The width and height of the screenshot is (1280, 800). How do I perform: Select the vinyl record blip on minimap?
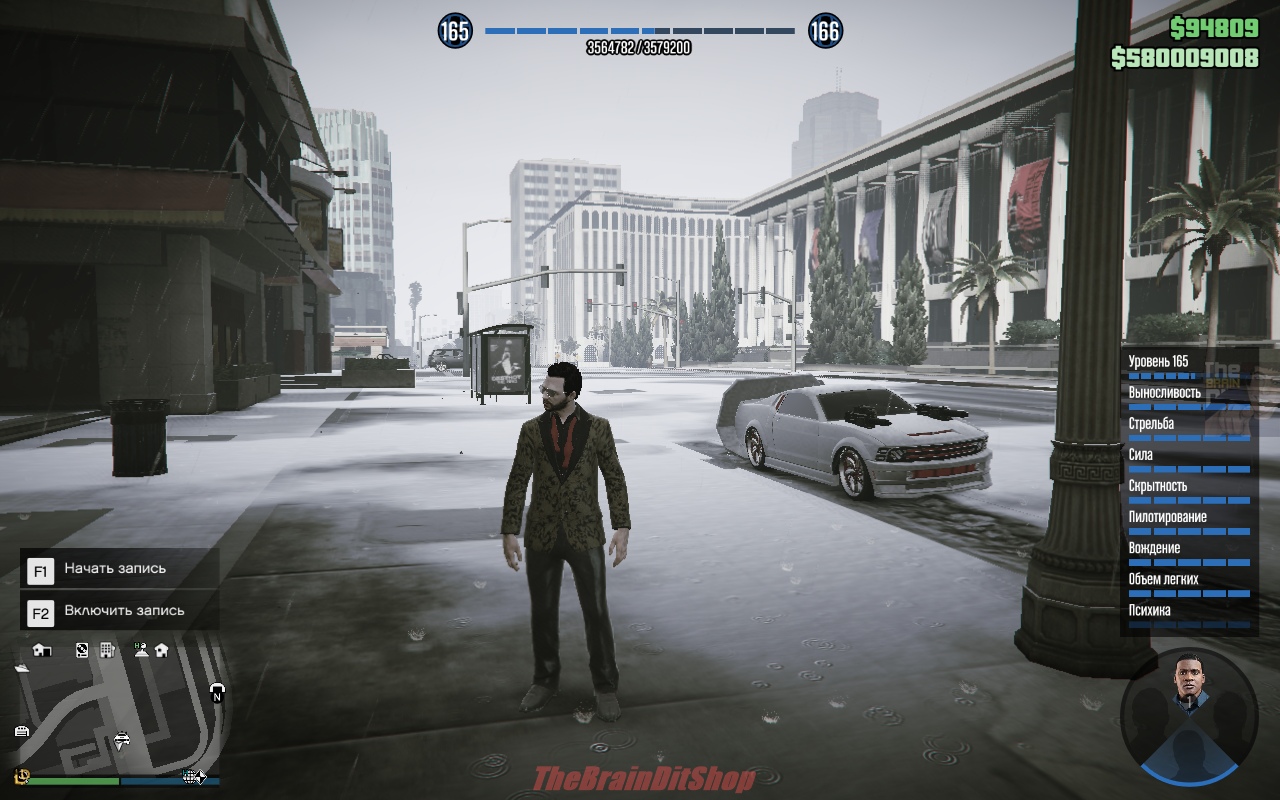point(82,650)
